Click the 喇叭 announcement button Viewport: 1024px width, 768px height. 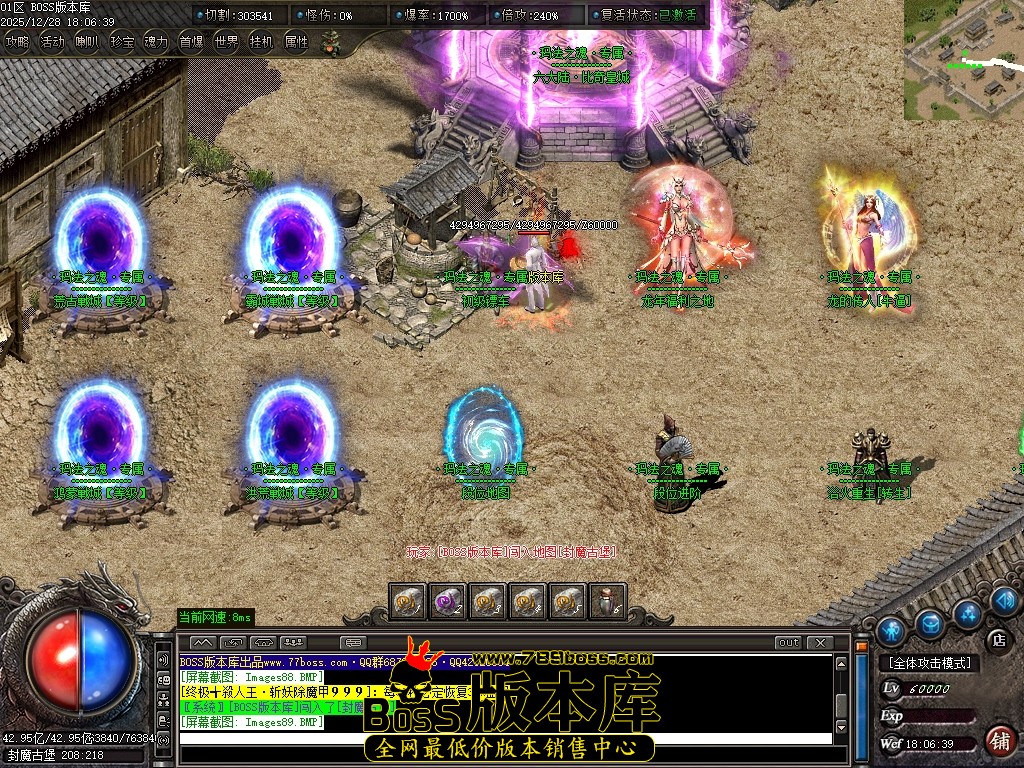tap(87, 42)
